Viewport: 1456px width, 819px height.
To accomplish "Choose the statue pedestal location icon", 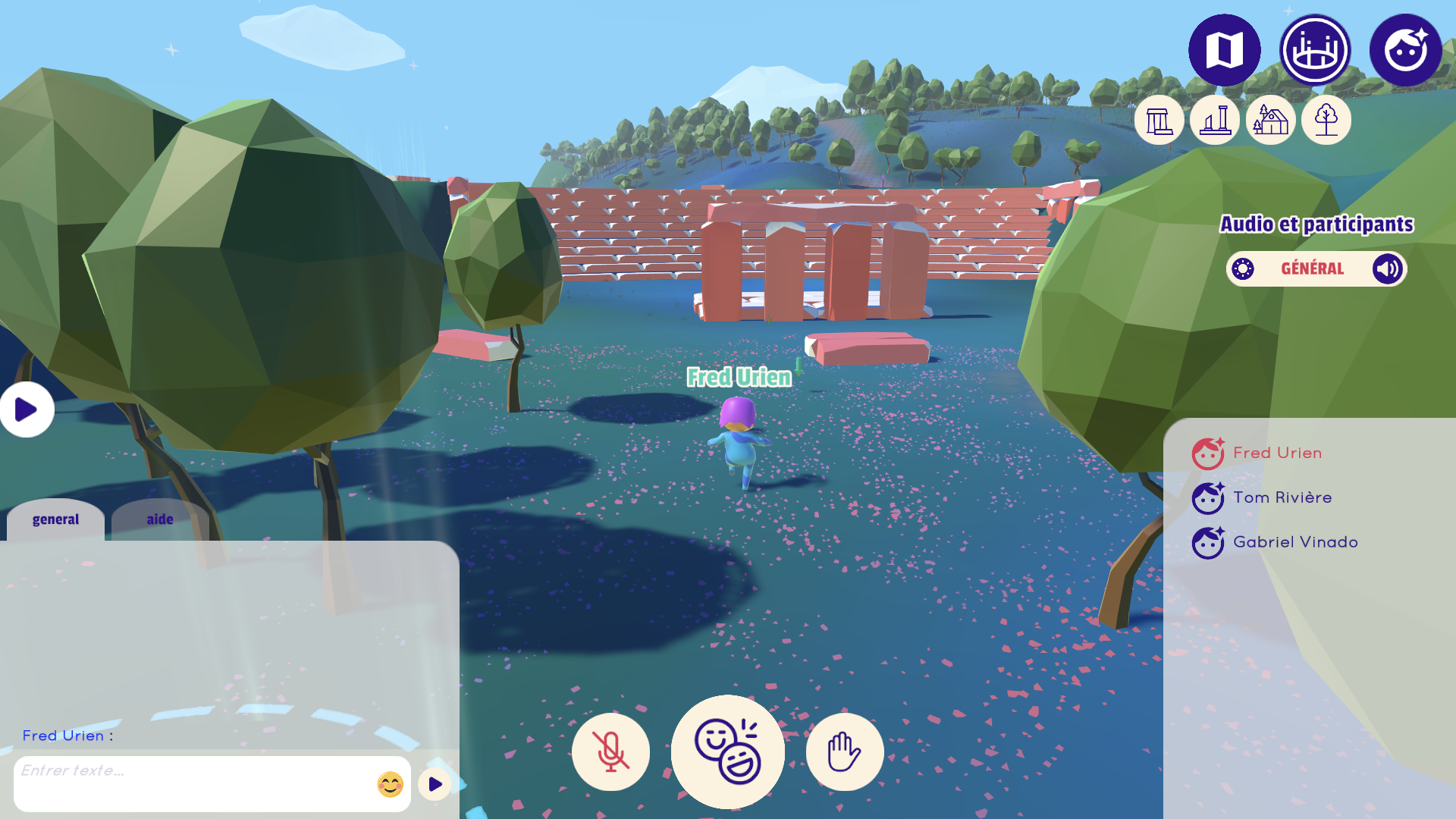I will click(1214, 120).
